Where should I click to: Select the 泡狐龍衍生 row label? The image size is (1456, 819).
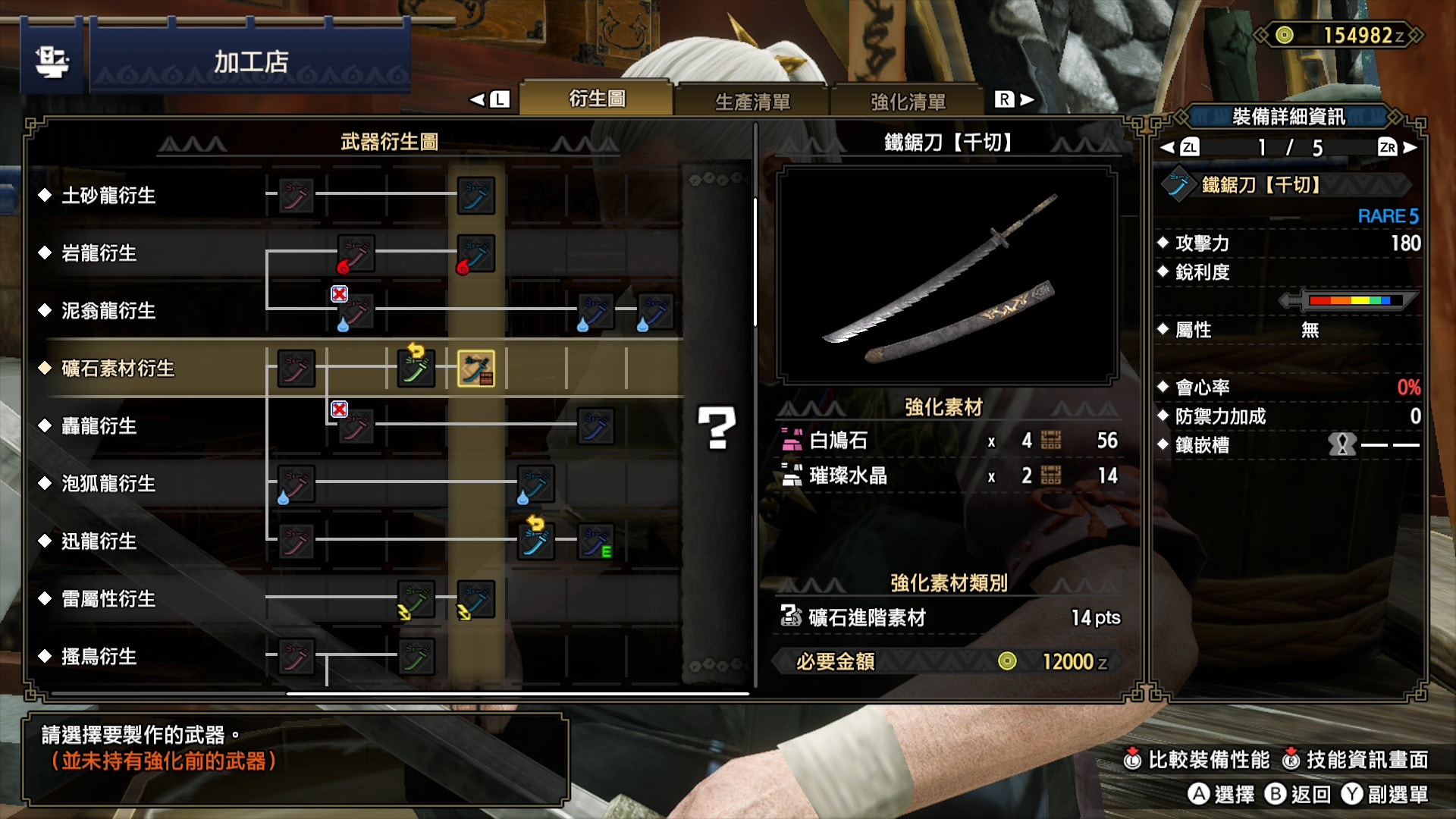(x=108, y=484)
